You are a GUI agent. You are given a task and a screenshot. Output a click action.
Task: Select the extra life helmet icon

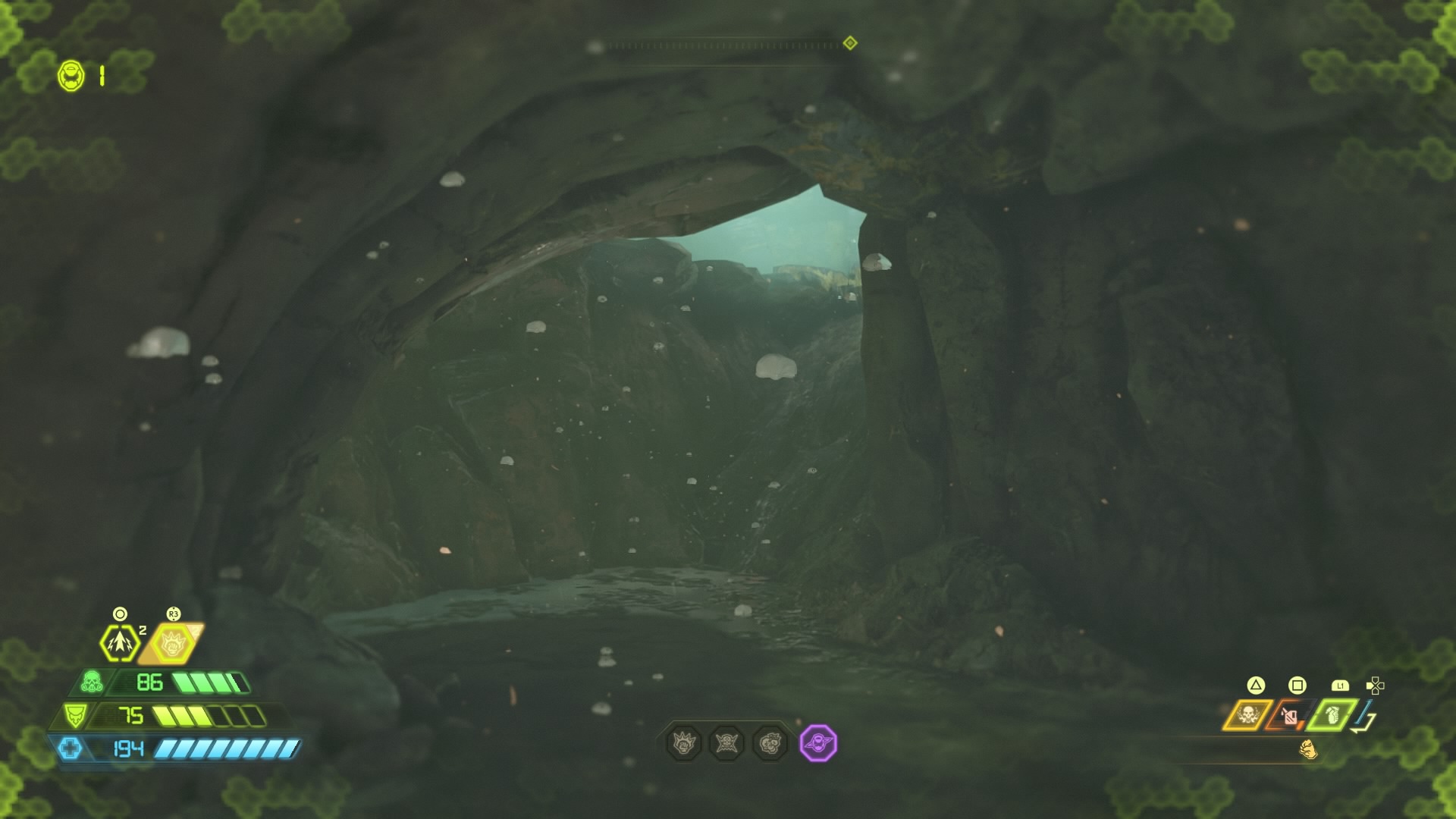coord(71,76)
